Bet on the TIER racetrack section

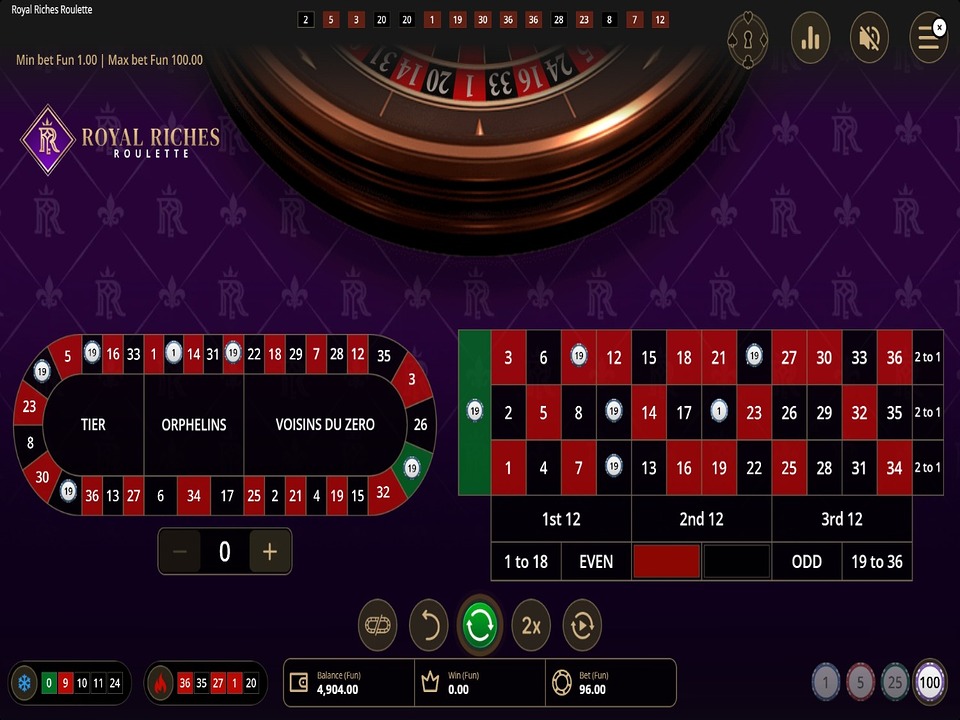click(x=93, y=424)
